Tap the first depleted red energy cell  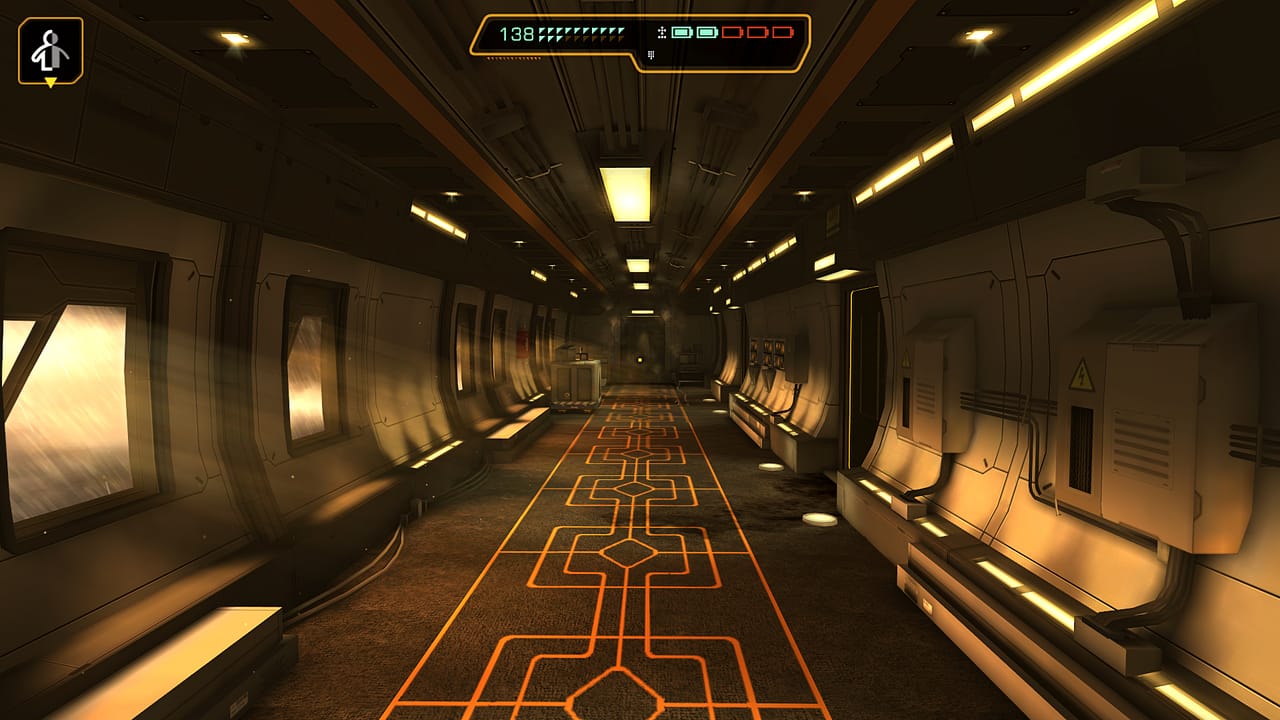pyautogui.click(x=732, y=33)
